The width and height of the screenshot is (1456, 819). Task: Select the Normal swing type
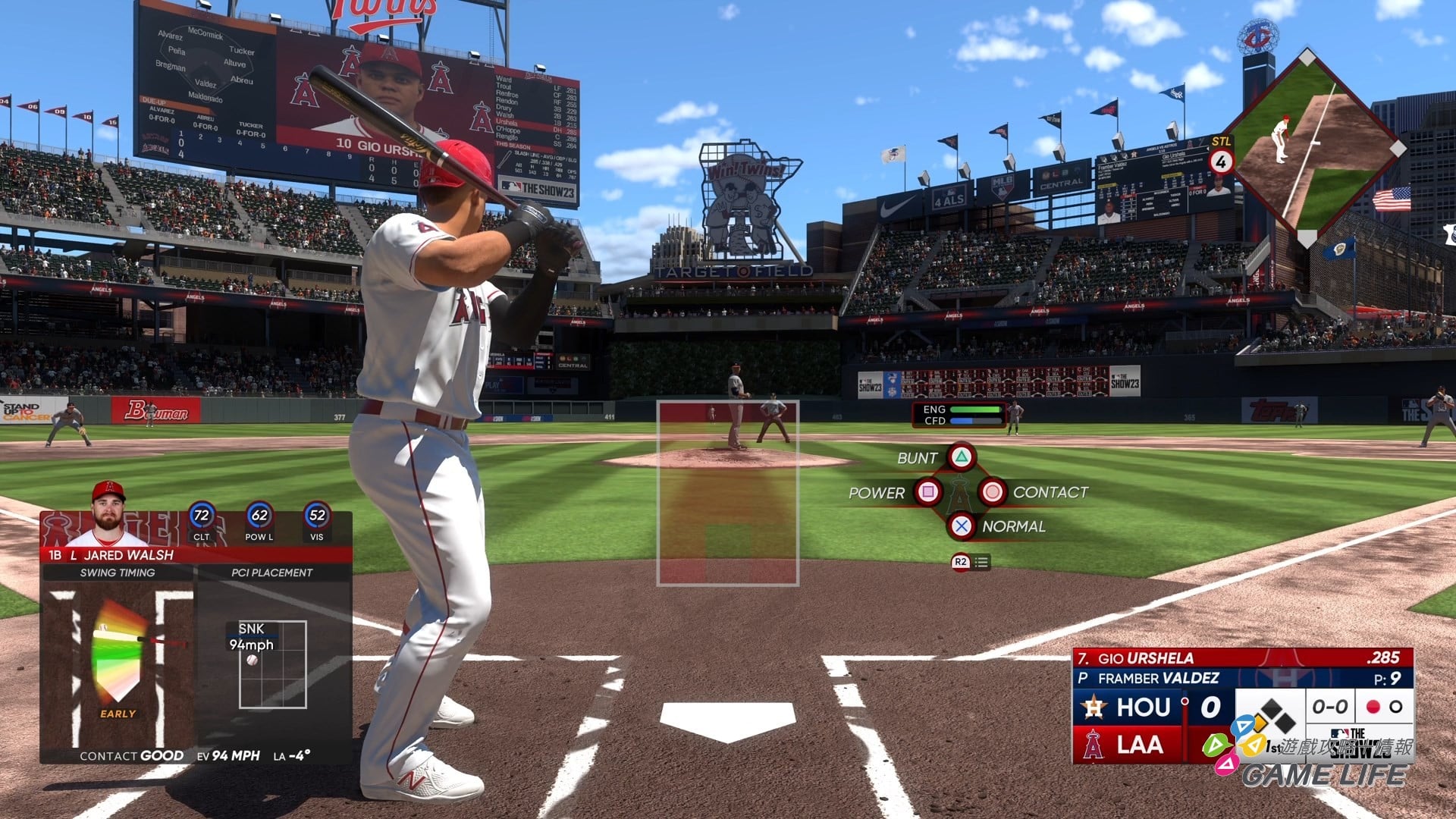(961, 526)
